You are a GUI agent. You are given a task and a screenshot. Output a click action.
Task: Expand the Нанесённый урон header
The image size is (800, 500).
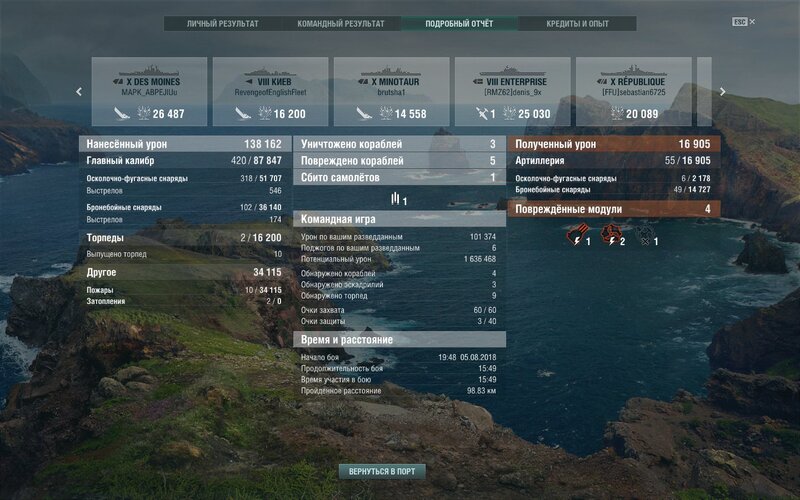coord(185,144)
